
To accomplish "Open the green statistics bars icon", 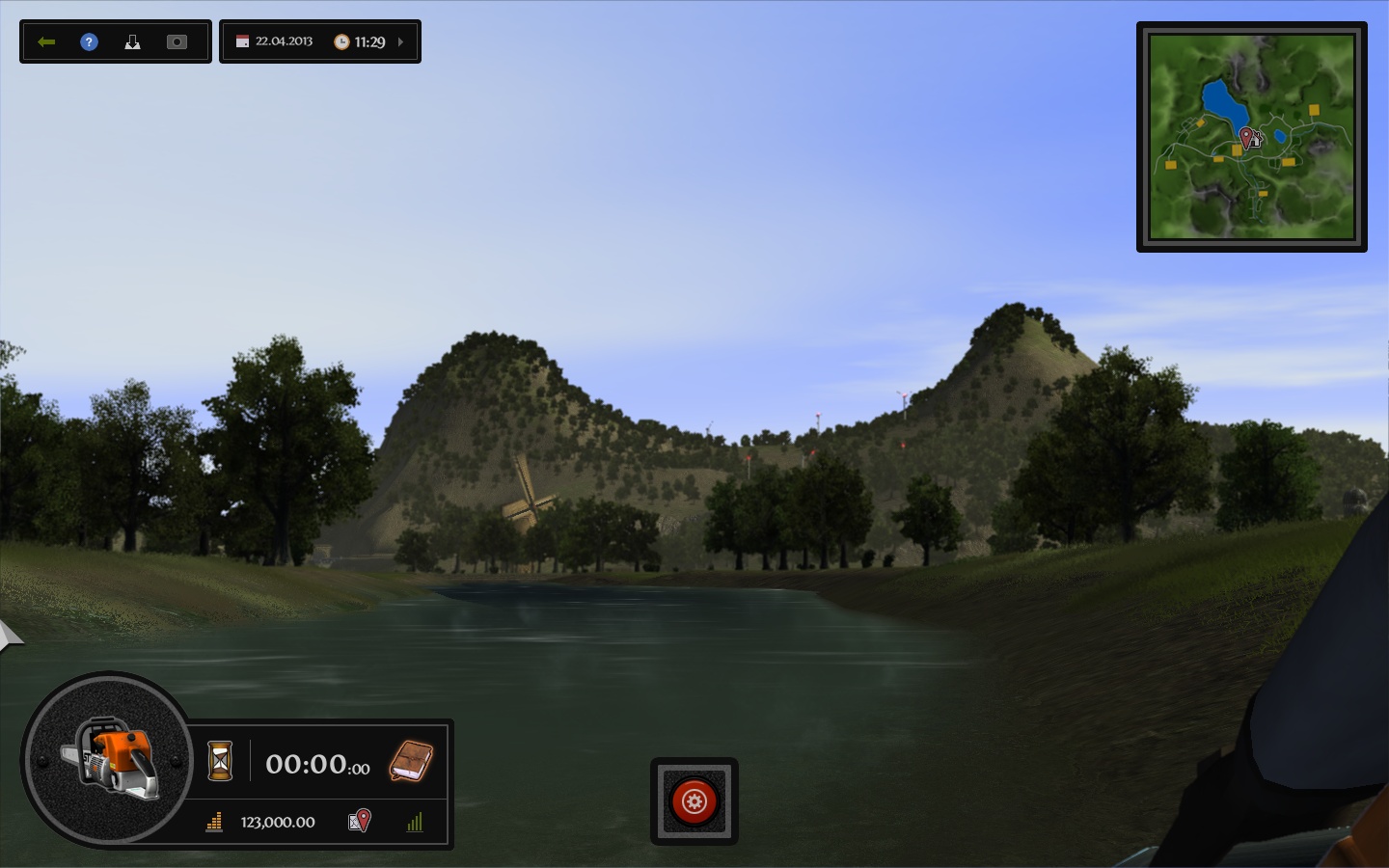I will point(415,823).
